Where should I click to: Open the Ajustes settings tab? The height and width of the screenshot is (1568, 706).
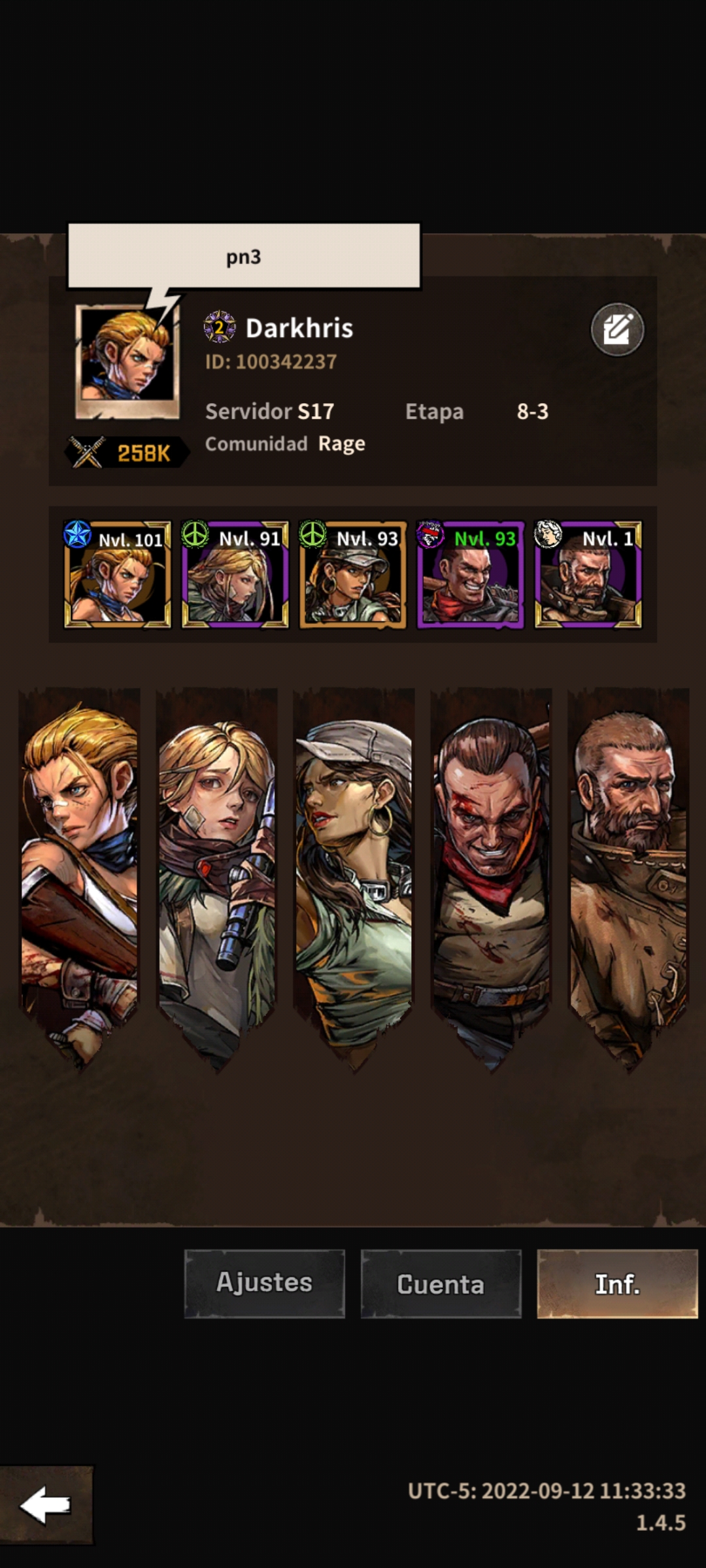(264, 1283)
